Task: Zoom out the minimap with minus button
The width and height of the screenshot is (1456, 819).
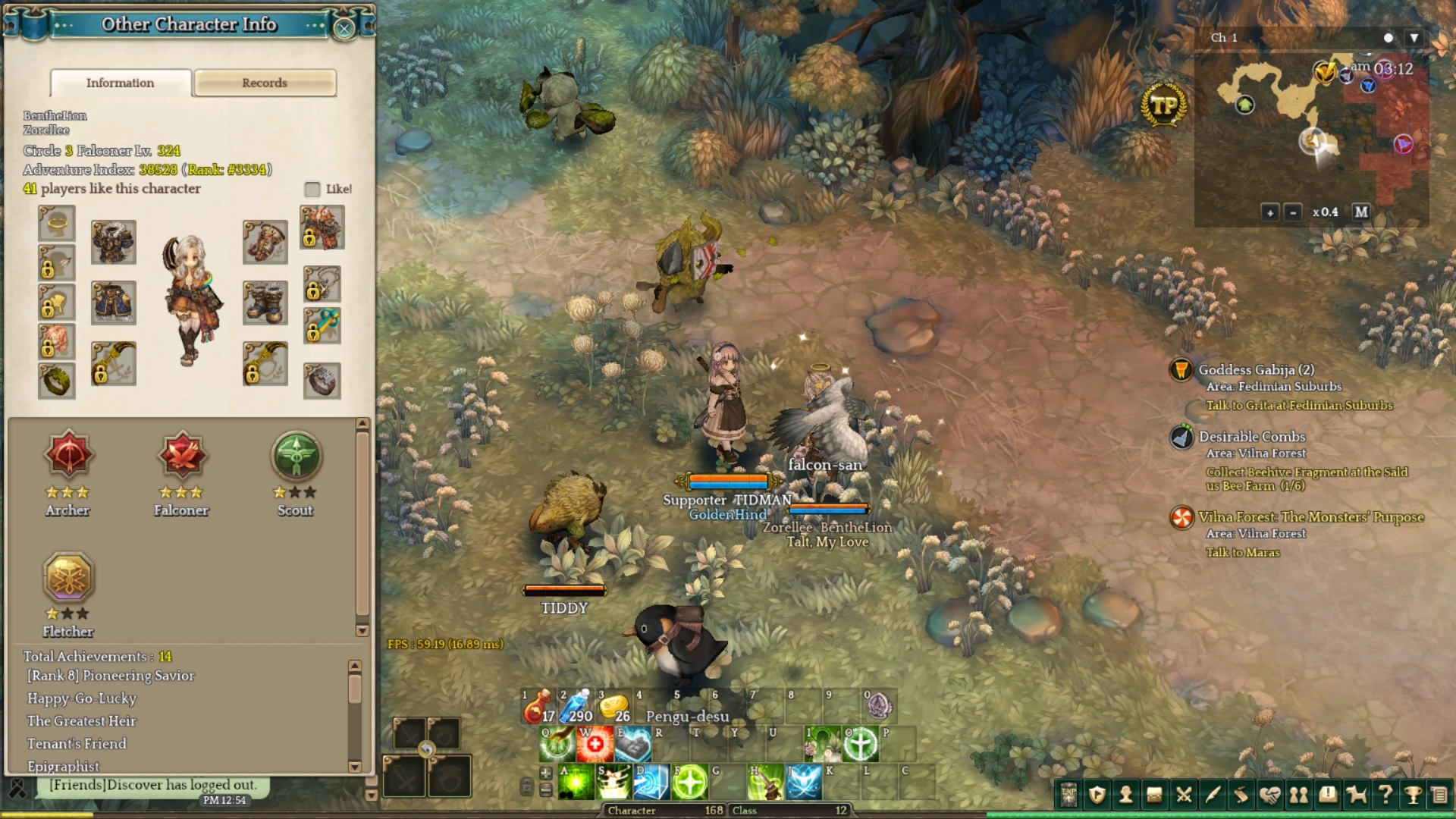Action: click(x=1293, y=212)
